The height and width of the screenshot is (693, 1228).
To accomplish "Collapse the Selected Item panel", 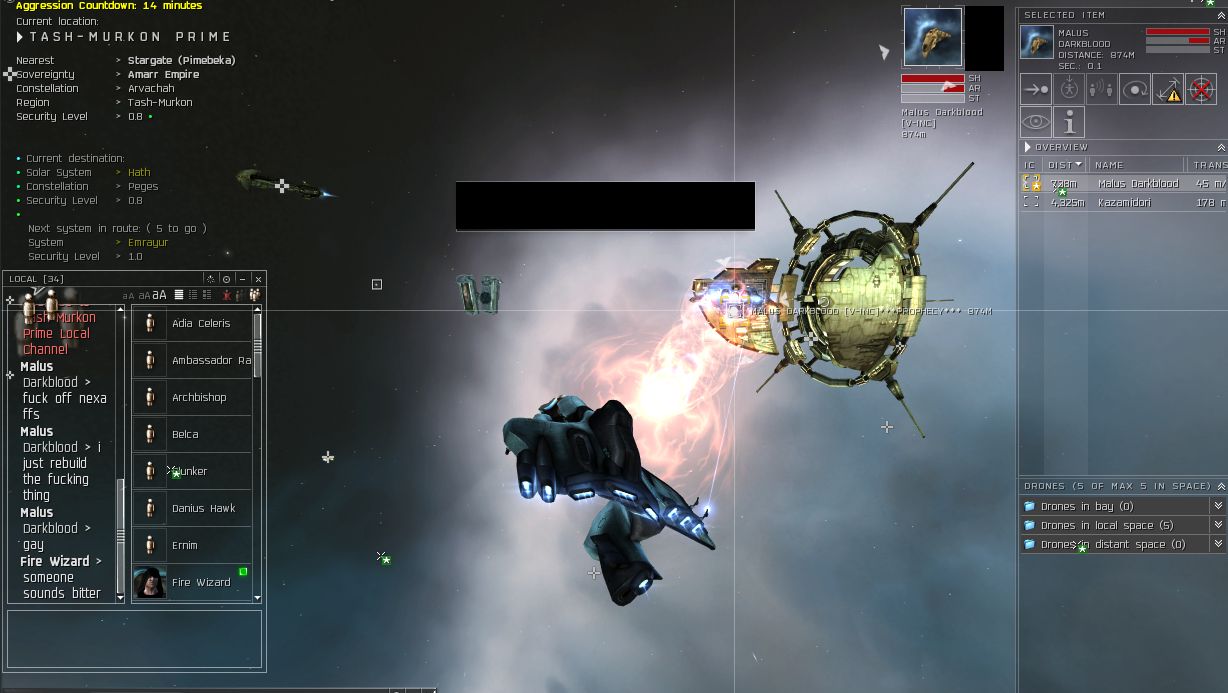I will 1221,15.
